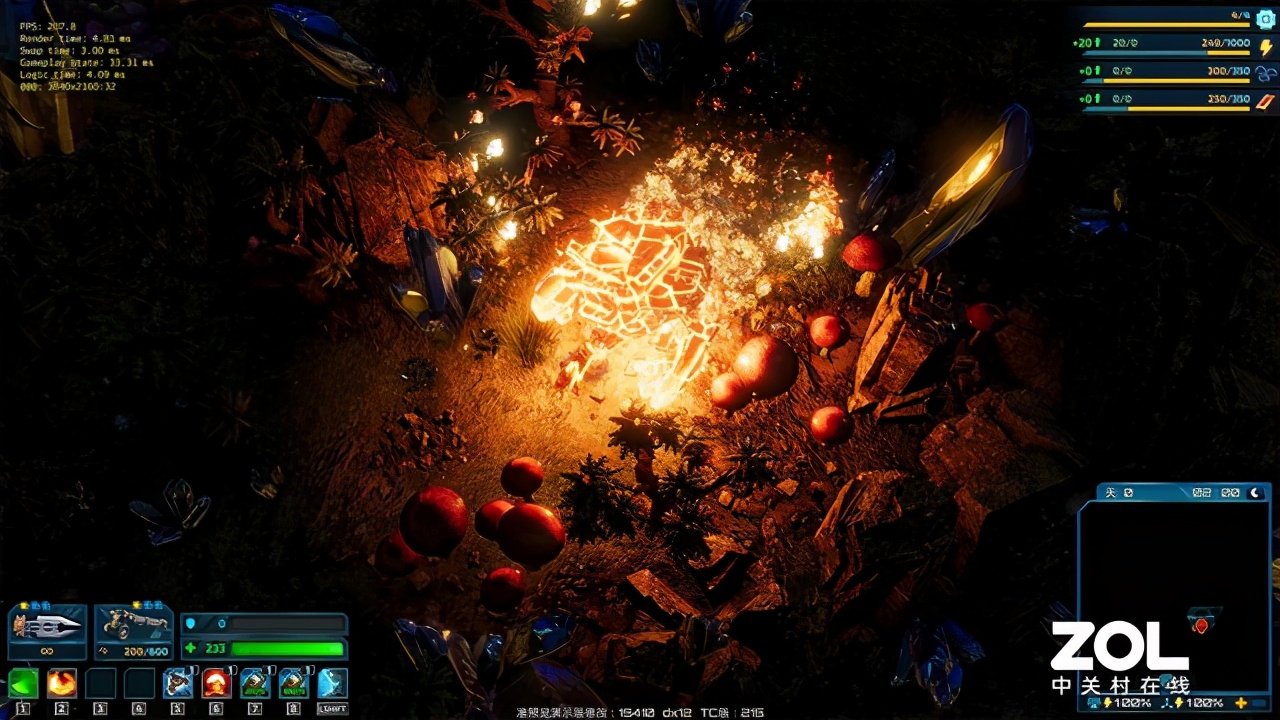Click the blue plant resource icon
This screenshot has width=1280, height=720.
[x=1266, y=73]
